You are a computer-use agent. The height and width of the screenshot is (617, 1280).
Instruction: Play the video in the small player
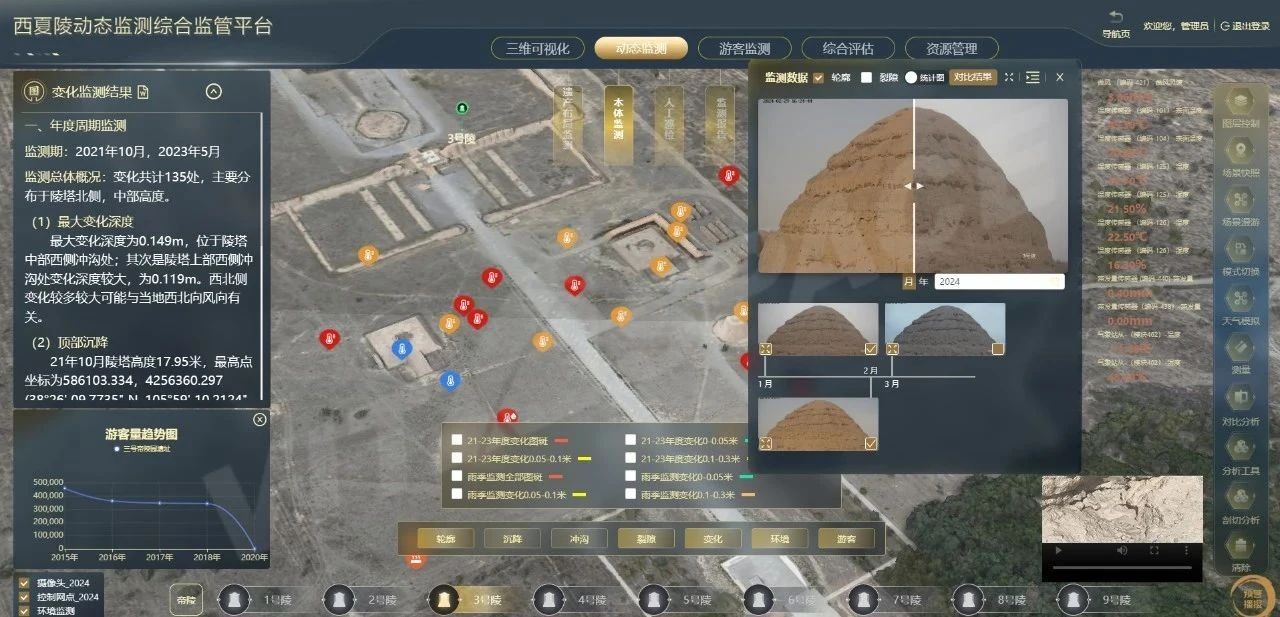pos(1056,550)
